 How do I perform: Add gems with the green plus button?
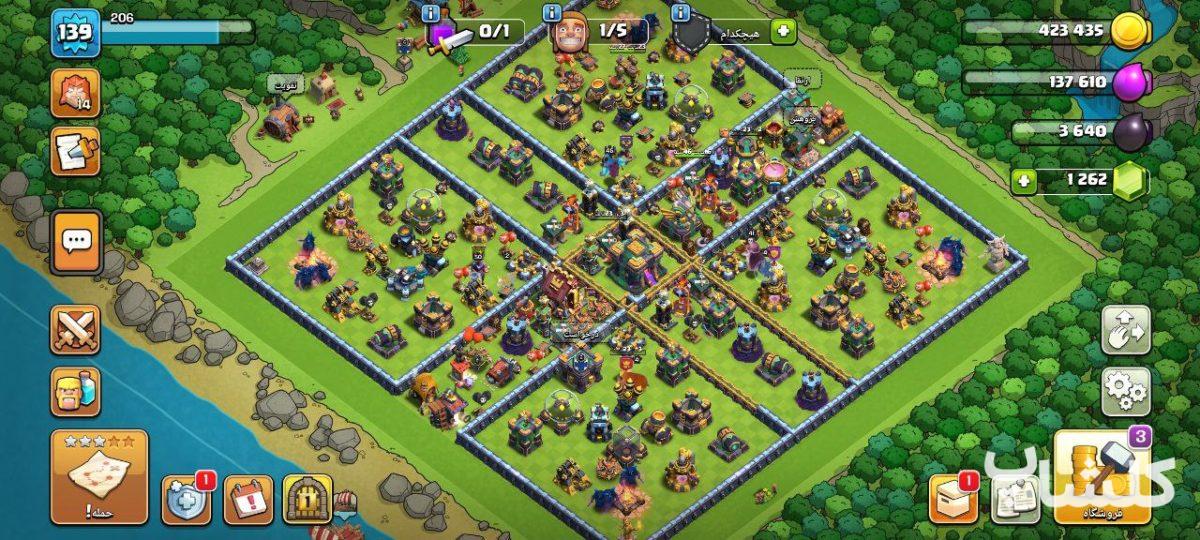[x=1023, y=181]
